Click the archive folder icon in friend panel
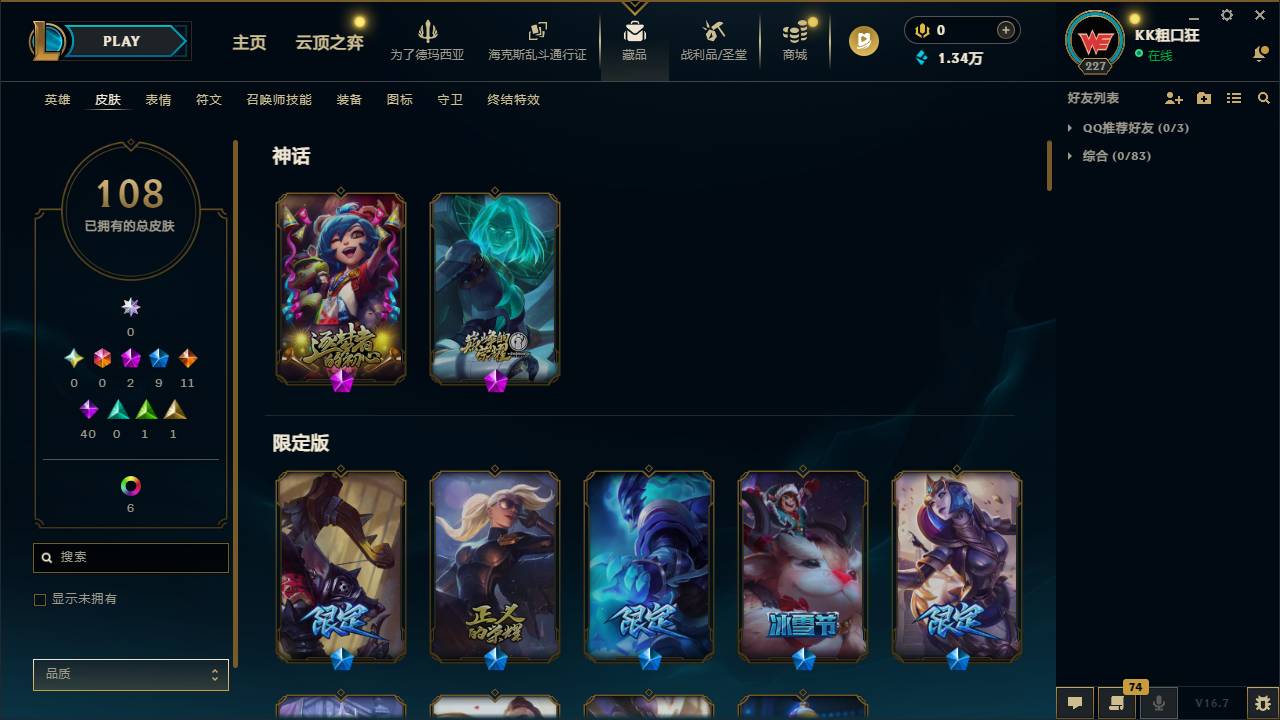This screenshot has height=720, width=1280. pyautogui.click(x=1203, y=98)
